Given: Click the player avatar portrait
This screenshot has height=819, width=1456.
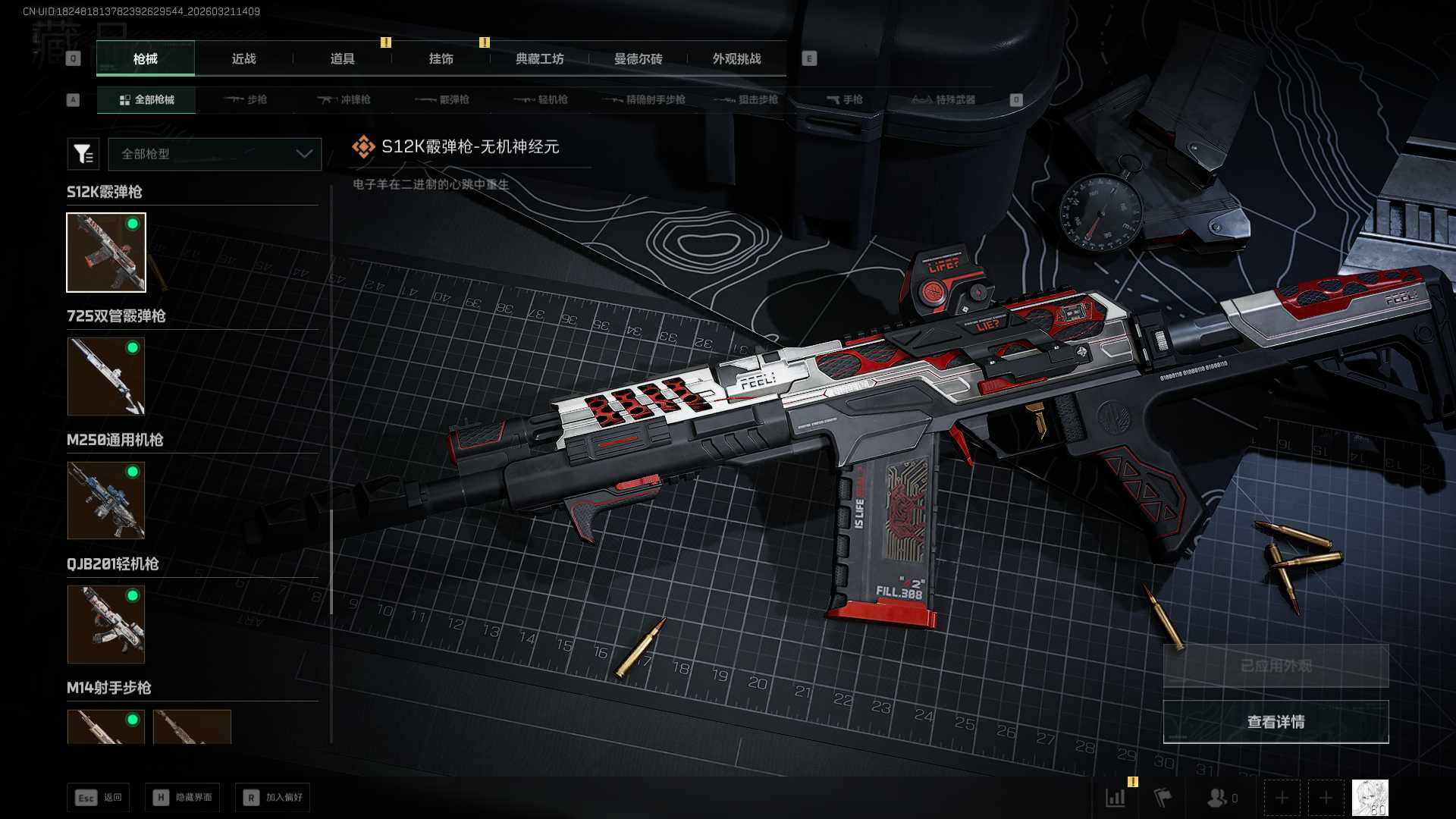Looking at the screenshot, I should [1370, 798].
